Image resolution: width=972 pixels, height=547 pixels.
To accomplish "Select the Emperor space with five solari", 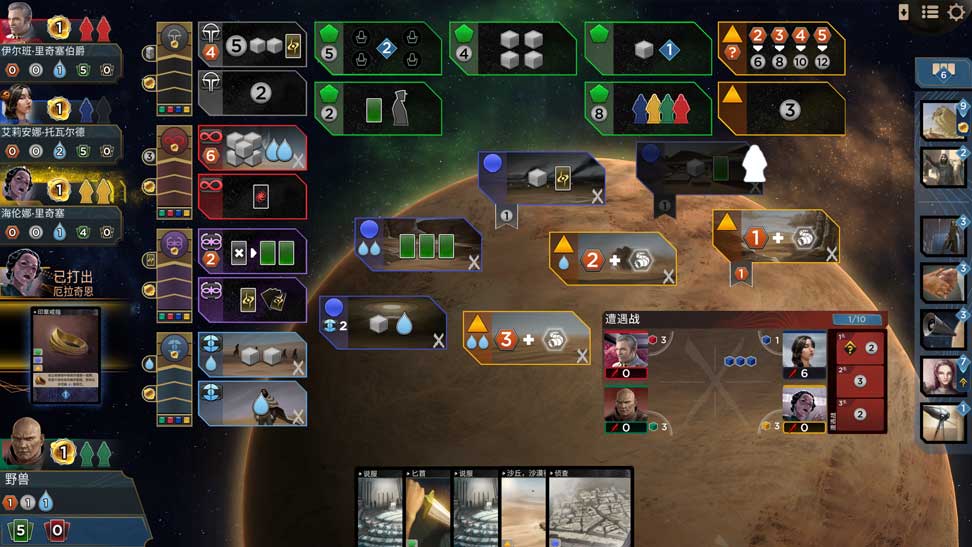I will pyautogui.click(x=252, y=45).
